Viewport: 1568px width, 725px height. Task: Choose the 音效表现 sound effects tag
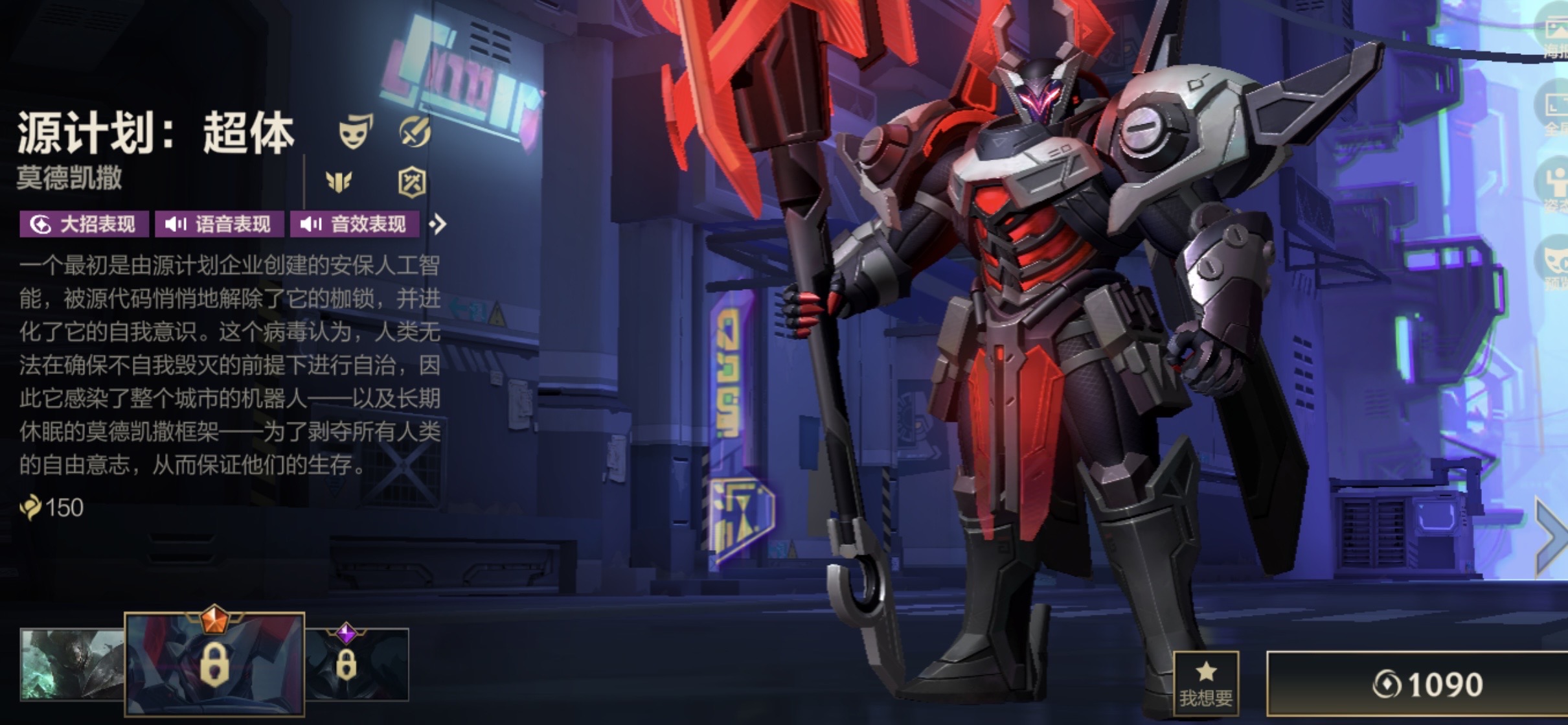[x=354, y=224]
